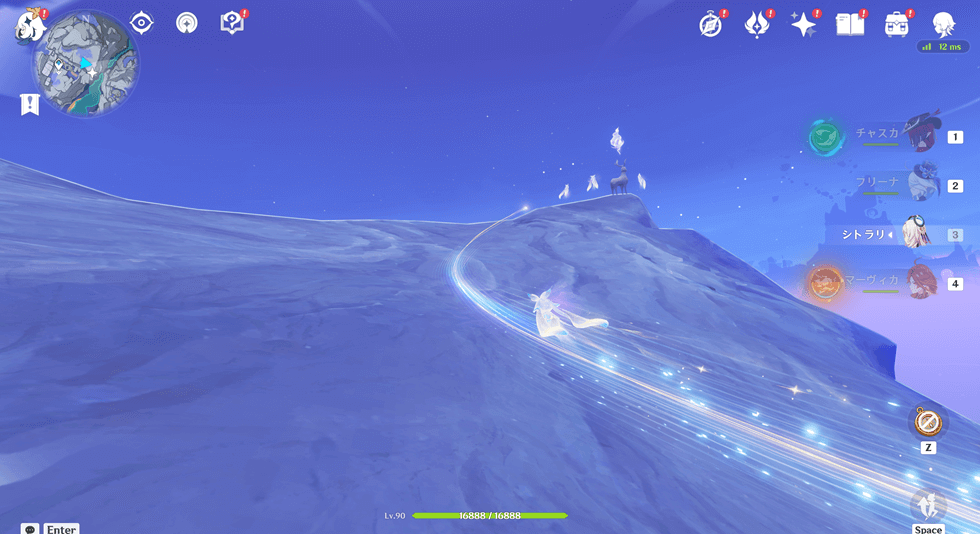Trigger チャスカ's green elemental burst orb
The width and height of the screenshot is (980, 534).
point(826,136)
